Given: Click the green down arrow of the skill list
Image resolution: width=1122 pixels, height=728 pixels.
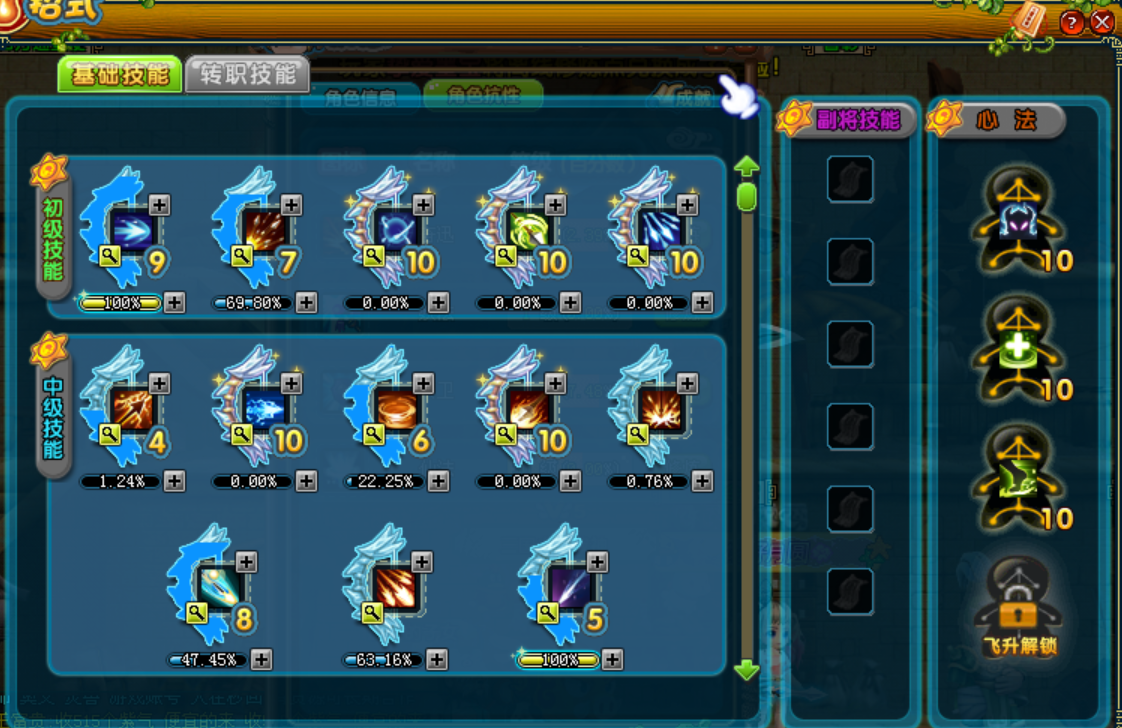Looking at the screenshot, I should coord(746,670).
